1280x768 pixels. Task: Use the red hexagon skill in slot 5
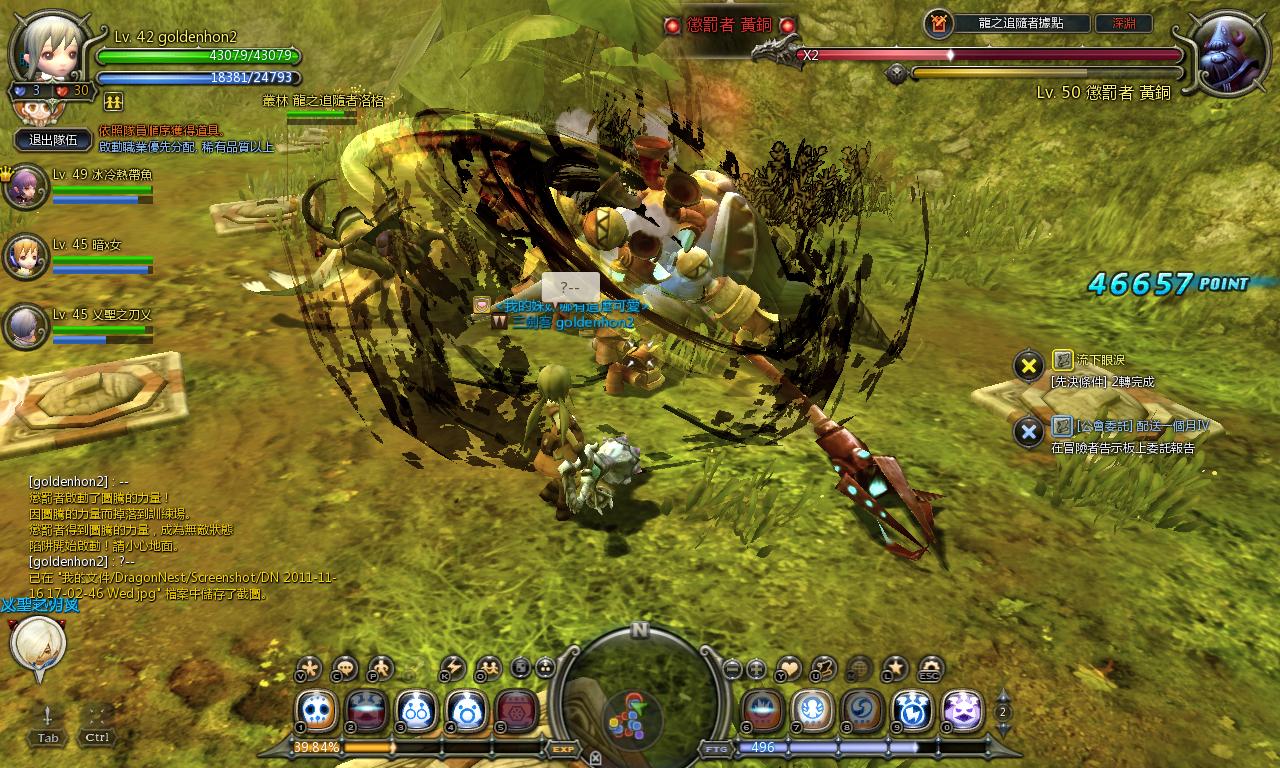coord(516,711)
